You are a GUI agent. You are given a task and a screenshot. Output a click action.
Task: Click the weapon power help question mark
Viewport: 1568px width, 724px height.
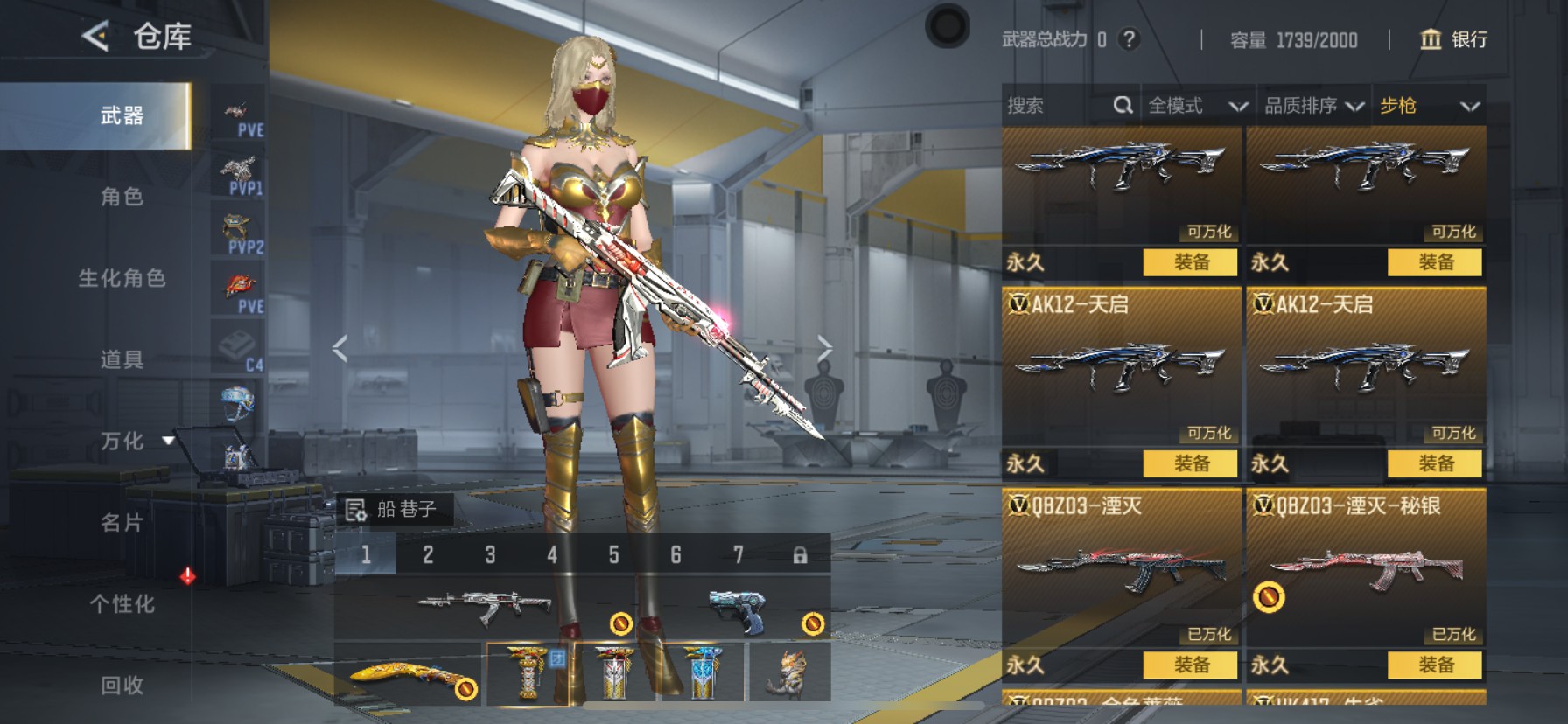point(1130,39)
